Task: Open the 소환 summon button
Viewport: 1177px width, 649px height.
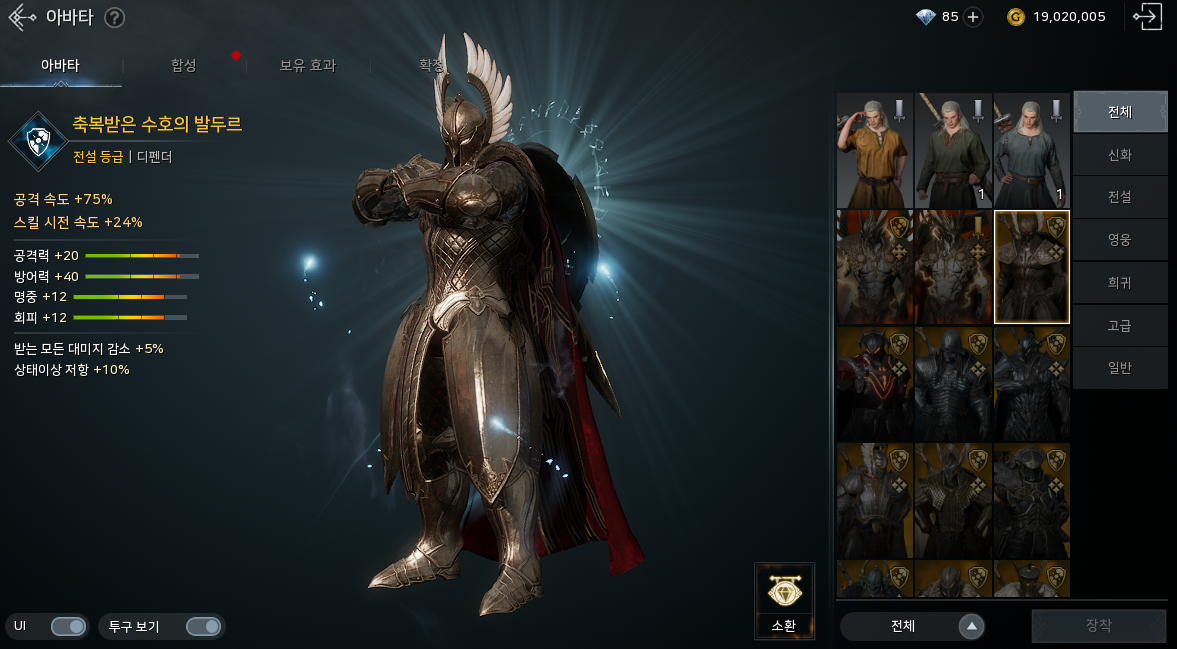Action: (x=784, y=601)
